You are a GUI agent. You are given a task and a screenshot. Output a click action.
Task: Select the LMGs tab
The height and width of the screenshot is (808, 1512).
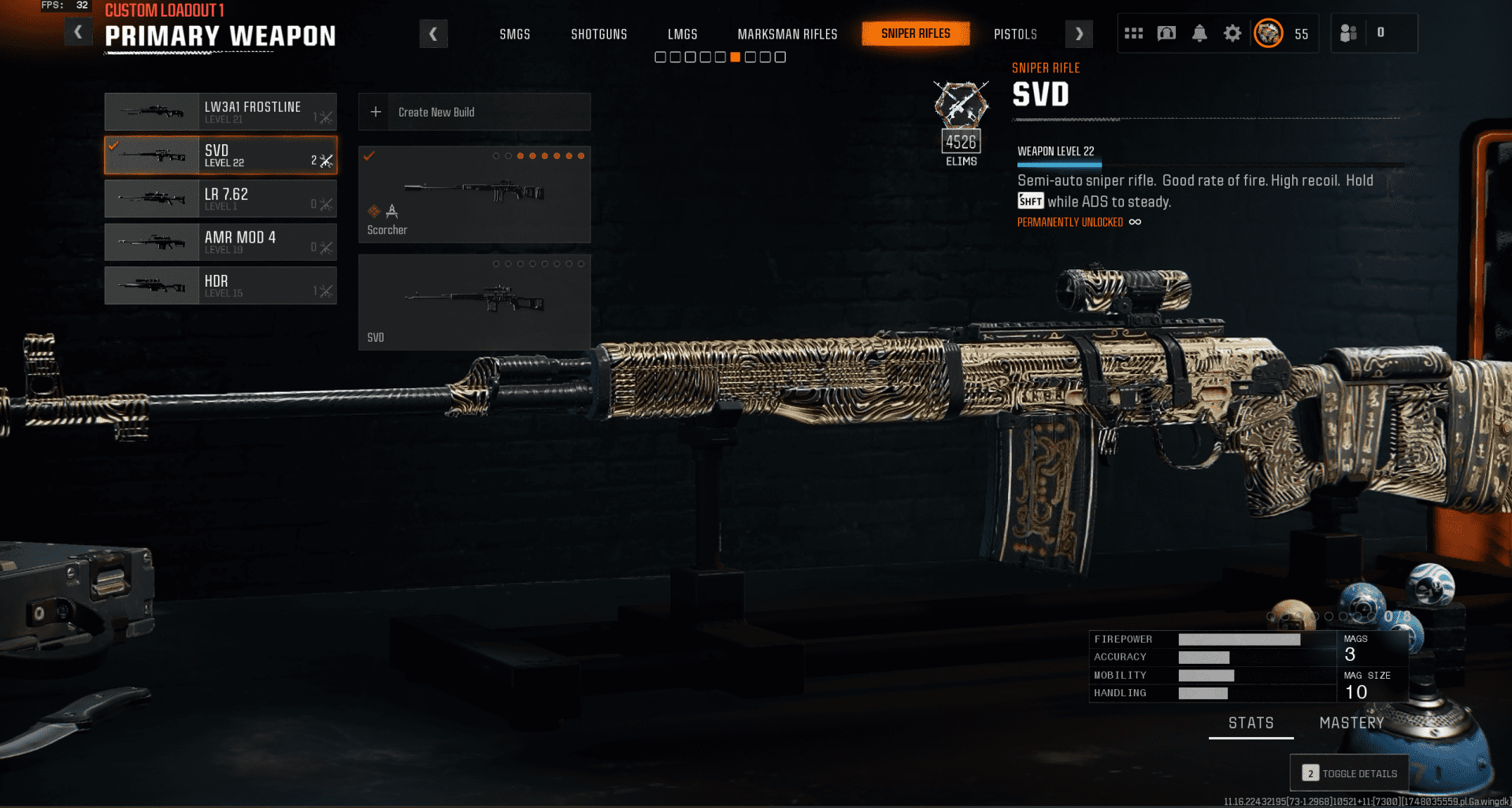click(x=682, y=35)
